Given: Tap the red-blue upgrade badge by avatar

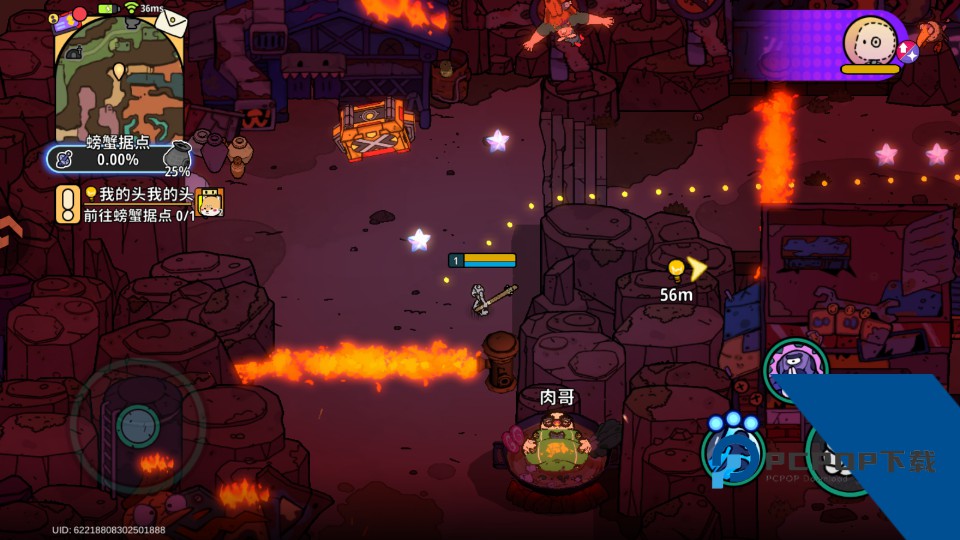Looking at the screenshot, I should [908, 51].
